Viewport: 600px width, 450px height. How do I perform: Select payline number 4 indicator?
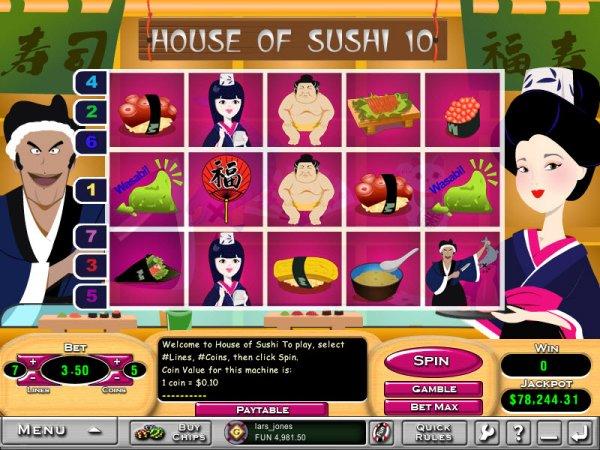point(91,82)
